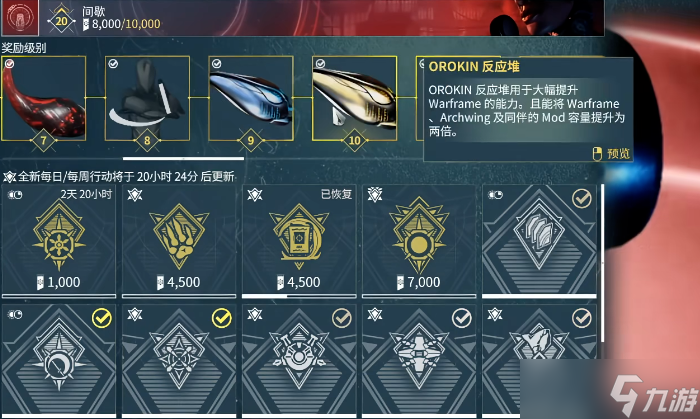Image resolution: width=700 pixels, height=419 pixels.
Task: Choose the rank 9 blue pod reward
Action: click(x=252, y=98)
